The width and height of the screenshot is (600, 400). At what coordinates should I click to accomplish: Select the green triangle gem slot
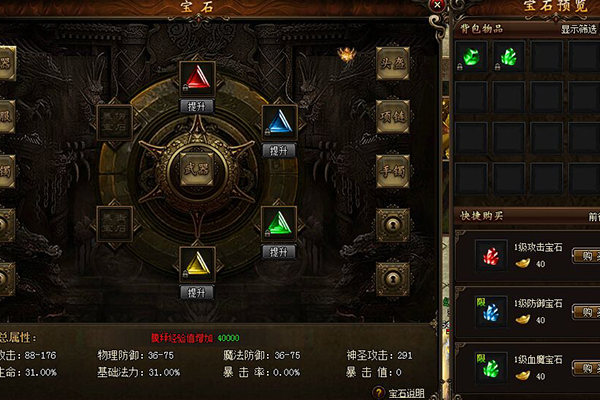[x=277, y=222]
